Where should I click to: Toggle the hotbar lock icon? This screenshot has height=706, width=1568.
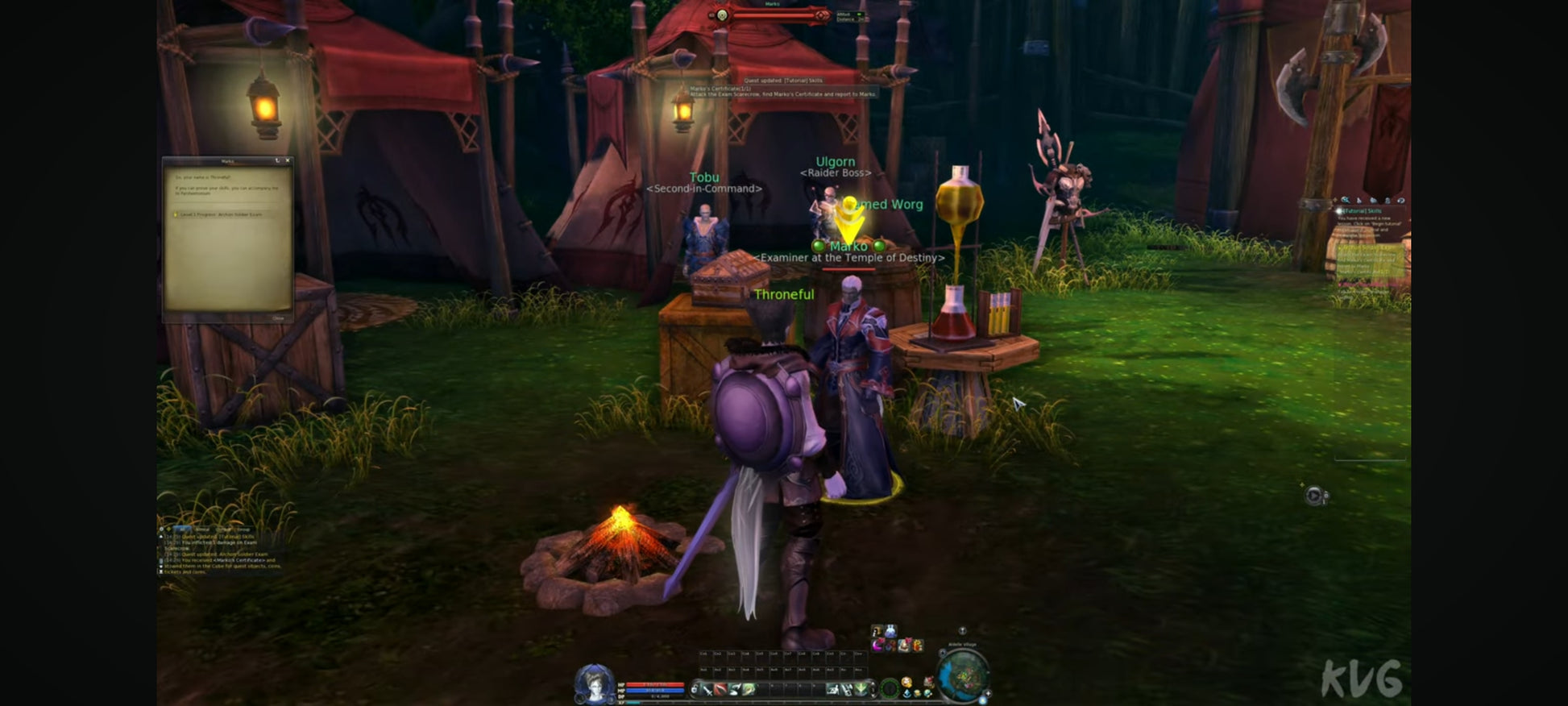click(x=695, y=689)
